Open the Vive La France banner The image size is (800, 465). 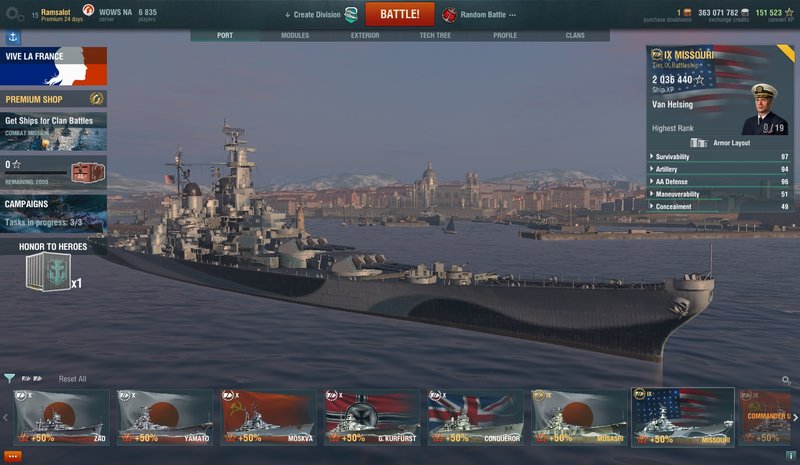tap(54, 66)
